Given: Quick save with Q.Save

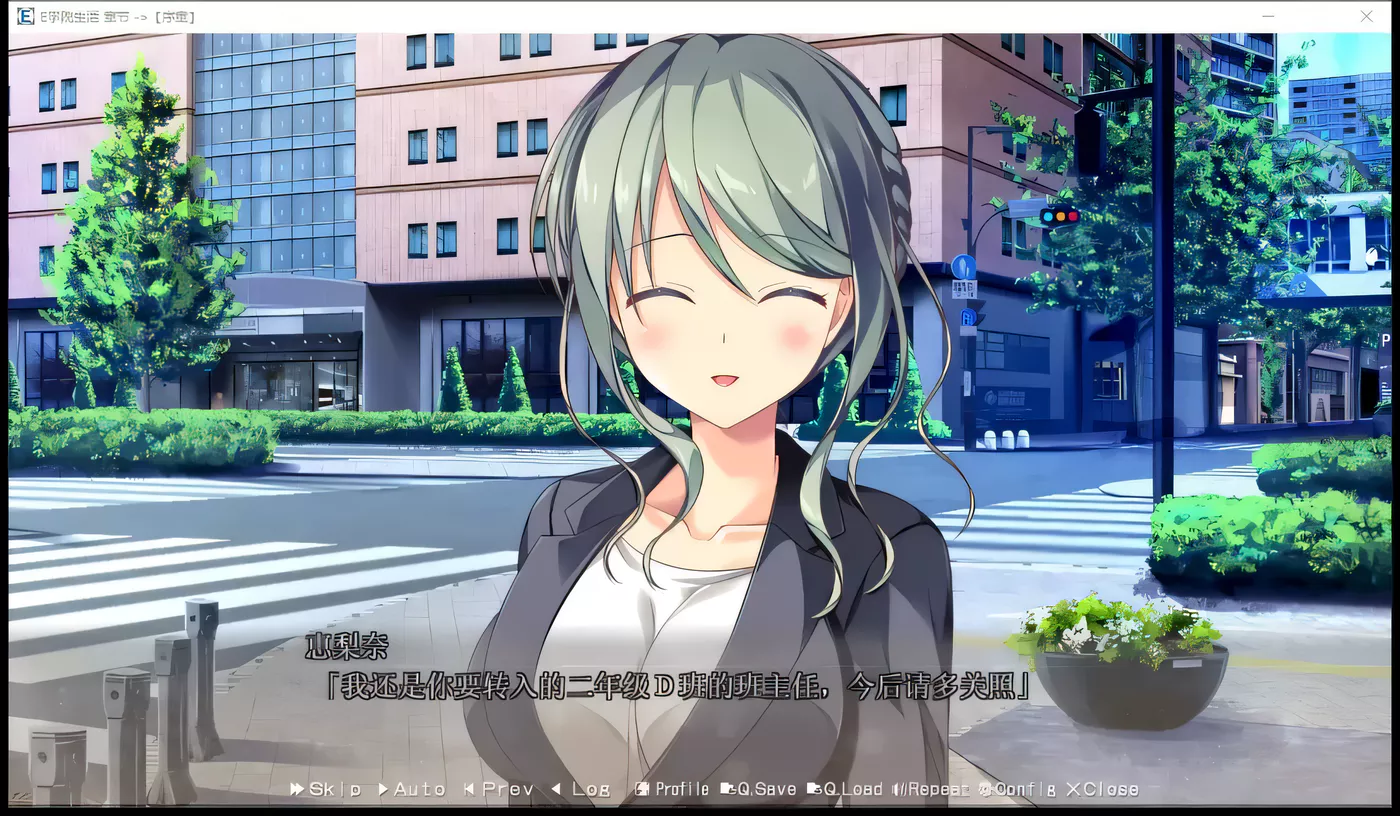Looking at the screenshot, I should [x=760, y=789].
